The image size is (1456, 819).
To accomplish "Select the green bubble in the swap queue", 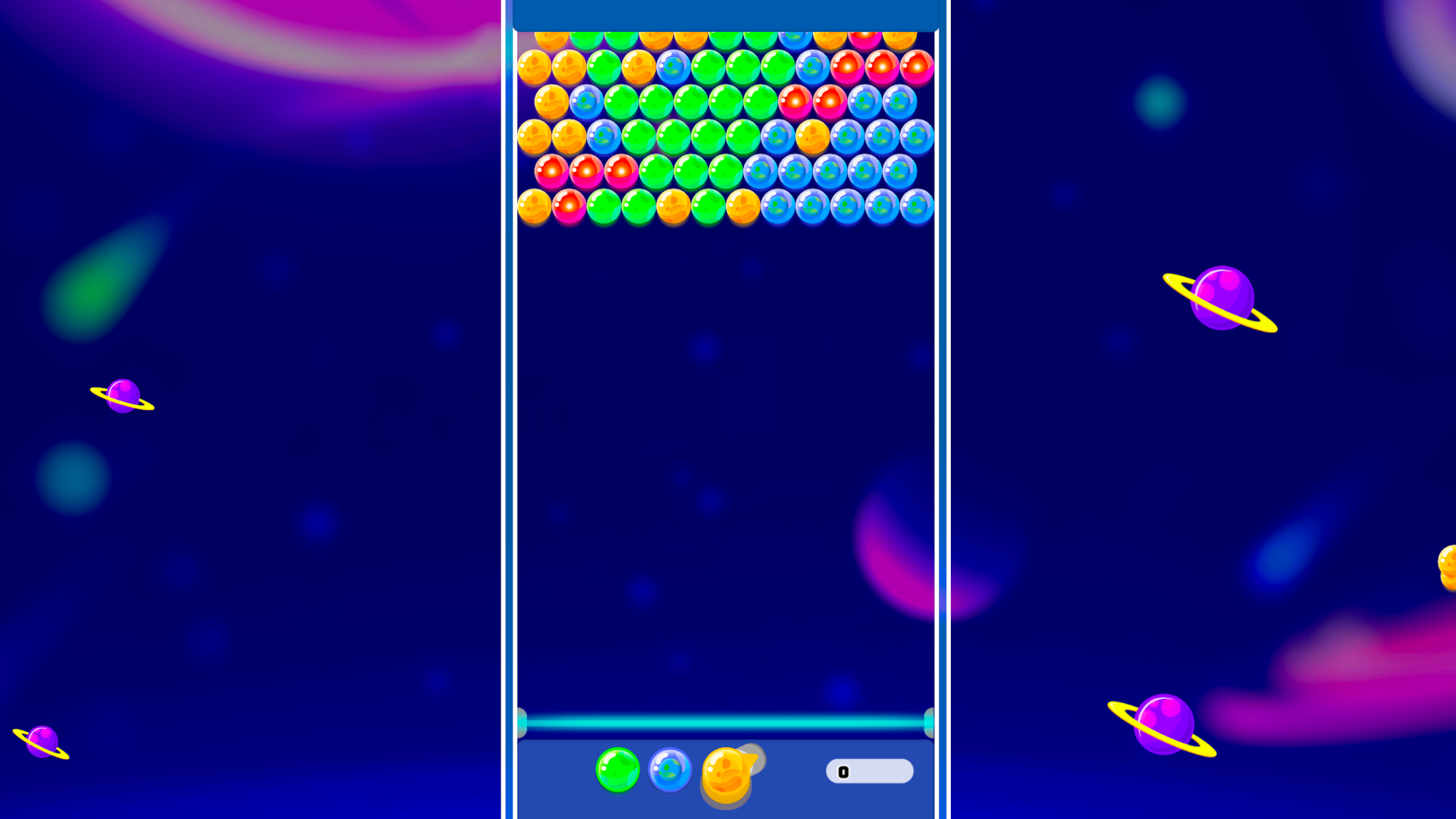I will tap(617, 771).
